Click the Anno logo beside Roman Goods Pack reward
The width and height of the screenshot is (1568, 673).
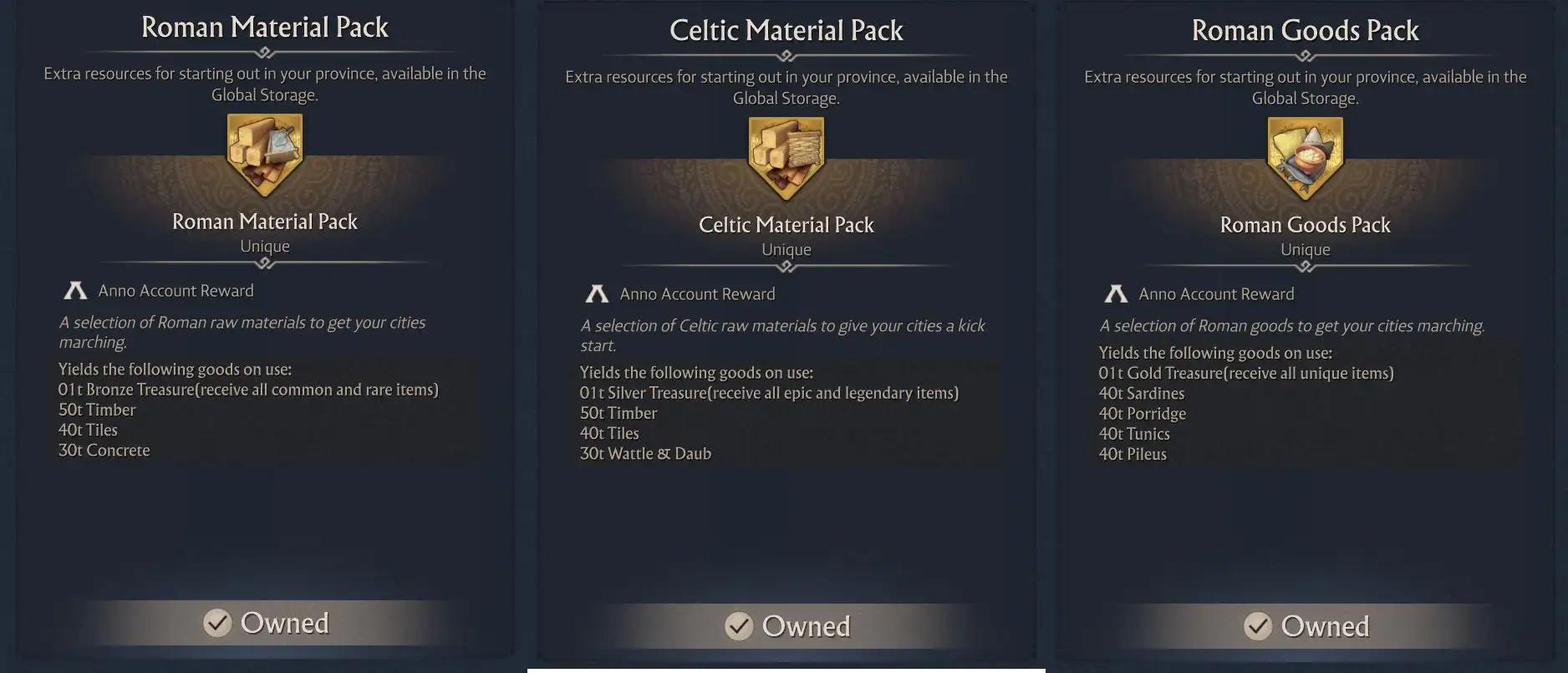point(1117,293)
